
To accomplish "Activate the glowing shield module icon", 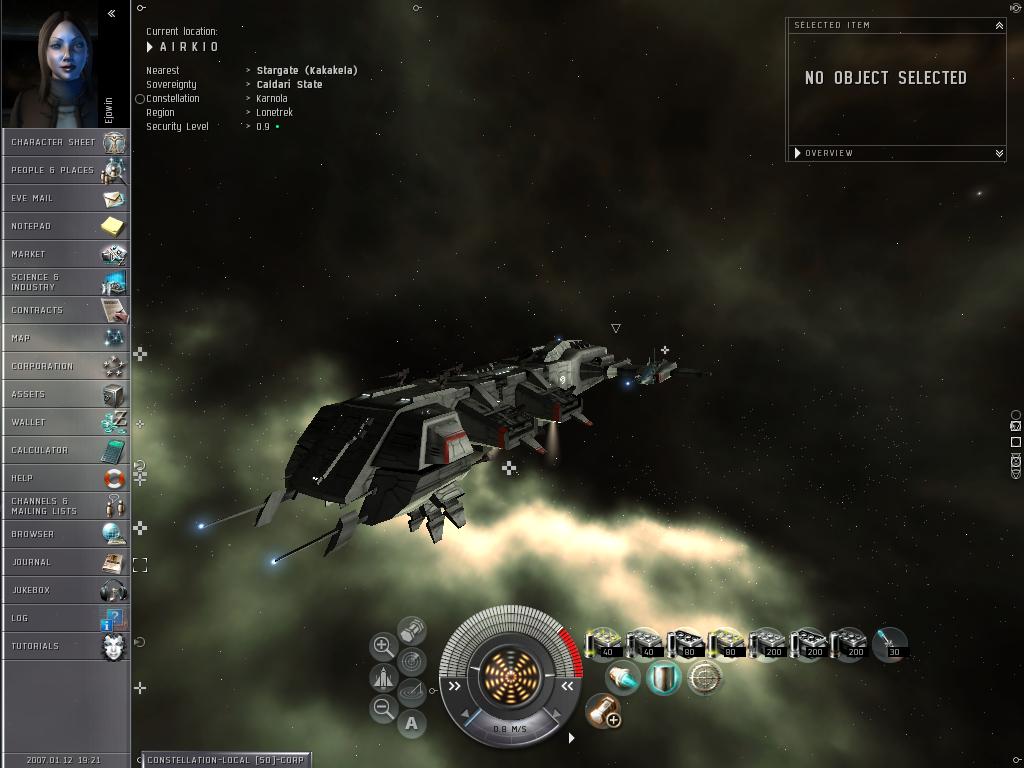I will [x=662, y=678].
